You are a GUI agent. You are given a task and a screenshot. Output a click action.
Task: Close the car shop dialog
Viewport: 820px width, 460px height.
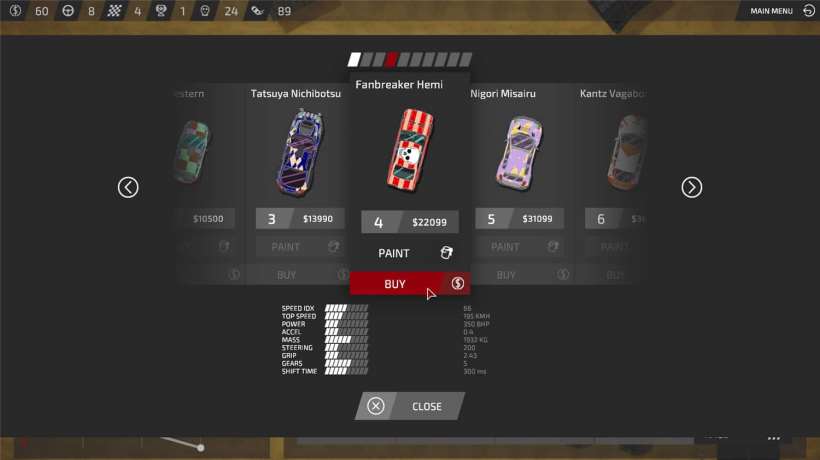(410, 406)
